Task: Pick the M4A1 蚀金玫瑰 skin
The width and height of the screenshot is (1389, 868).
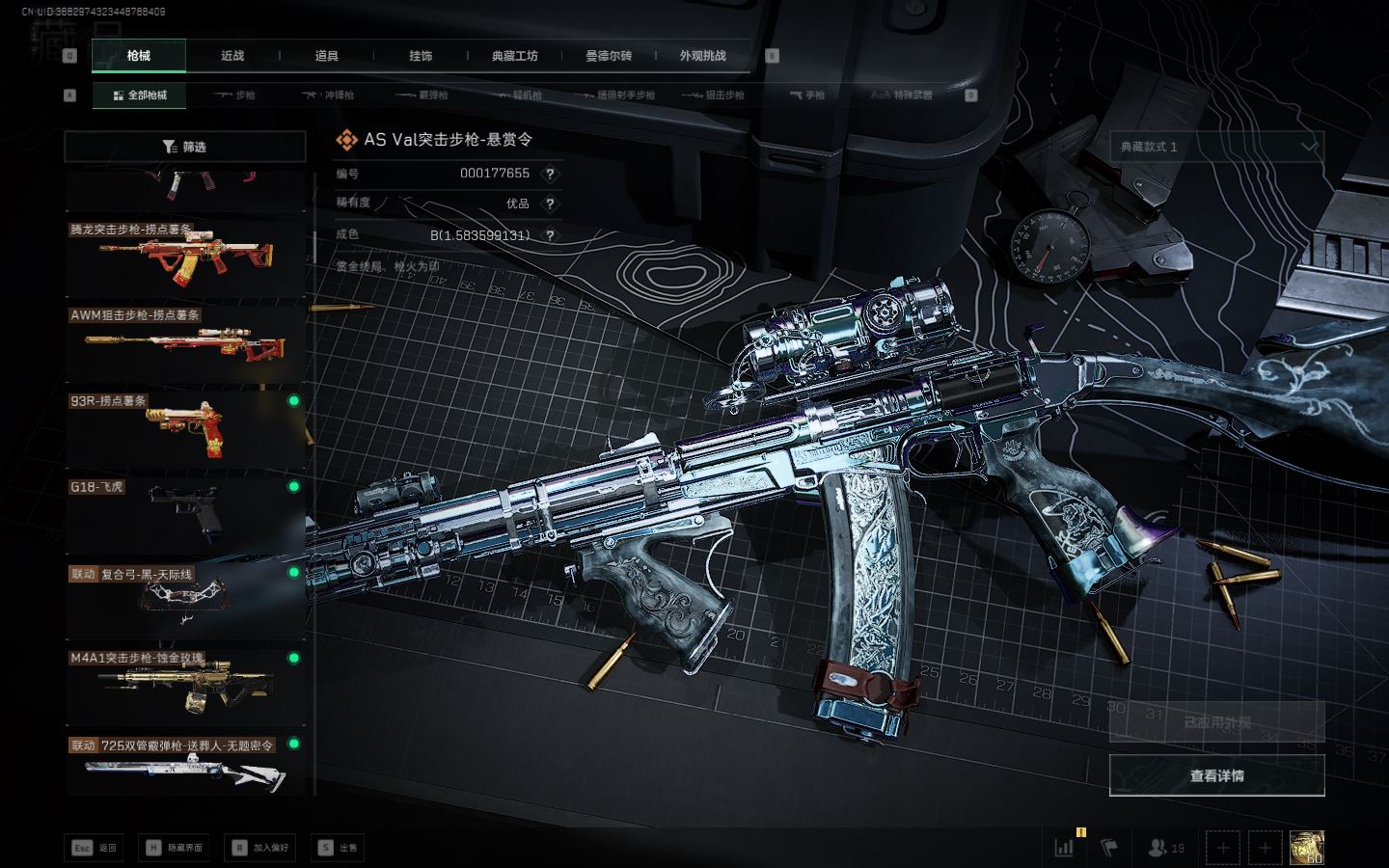Action: [184, 684]
